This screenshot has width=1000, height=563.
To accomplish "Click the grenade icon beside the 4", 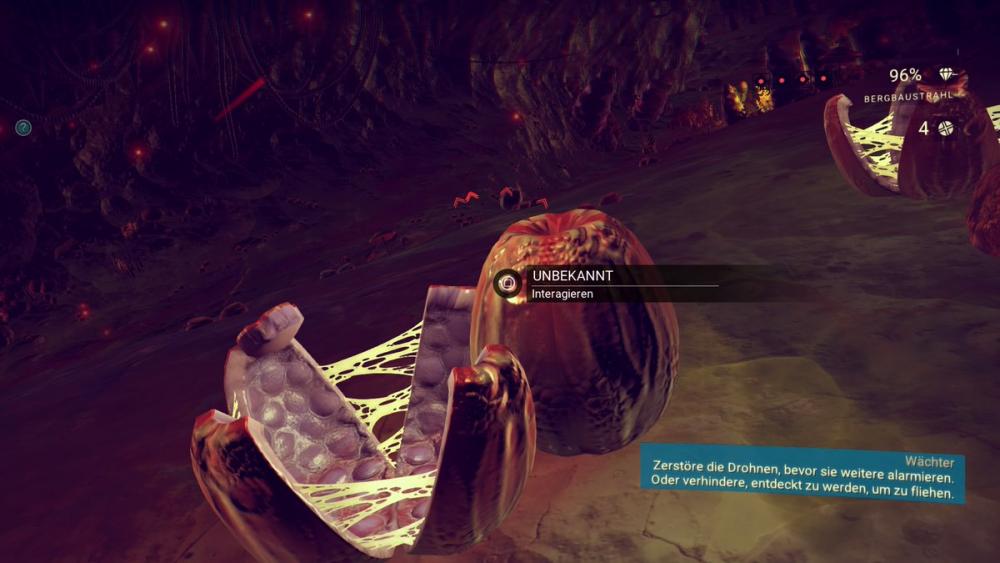I will coord(945,128).
